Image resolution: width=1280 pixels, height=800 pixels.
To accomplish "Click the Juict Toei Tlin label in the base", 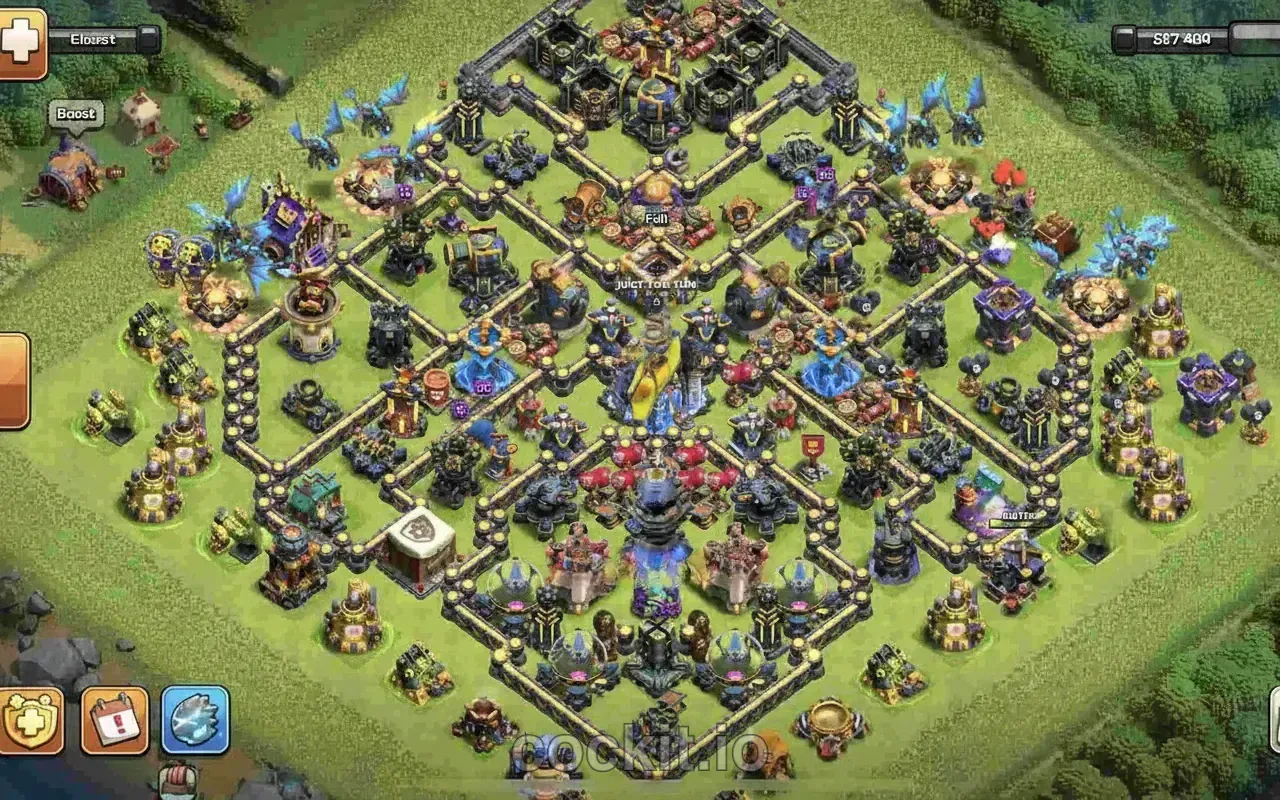I will [655, 282].
